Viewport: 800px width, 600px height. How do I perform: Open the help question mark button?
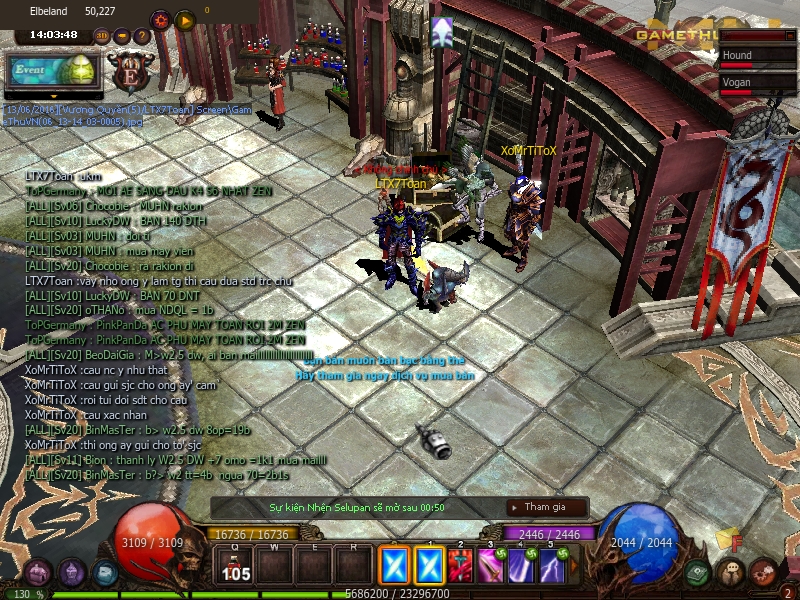(142, 36)
